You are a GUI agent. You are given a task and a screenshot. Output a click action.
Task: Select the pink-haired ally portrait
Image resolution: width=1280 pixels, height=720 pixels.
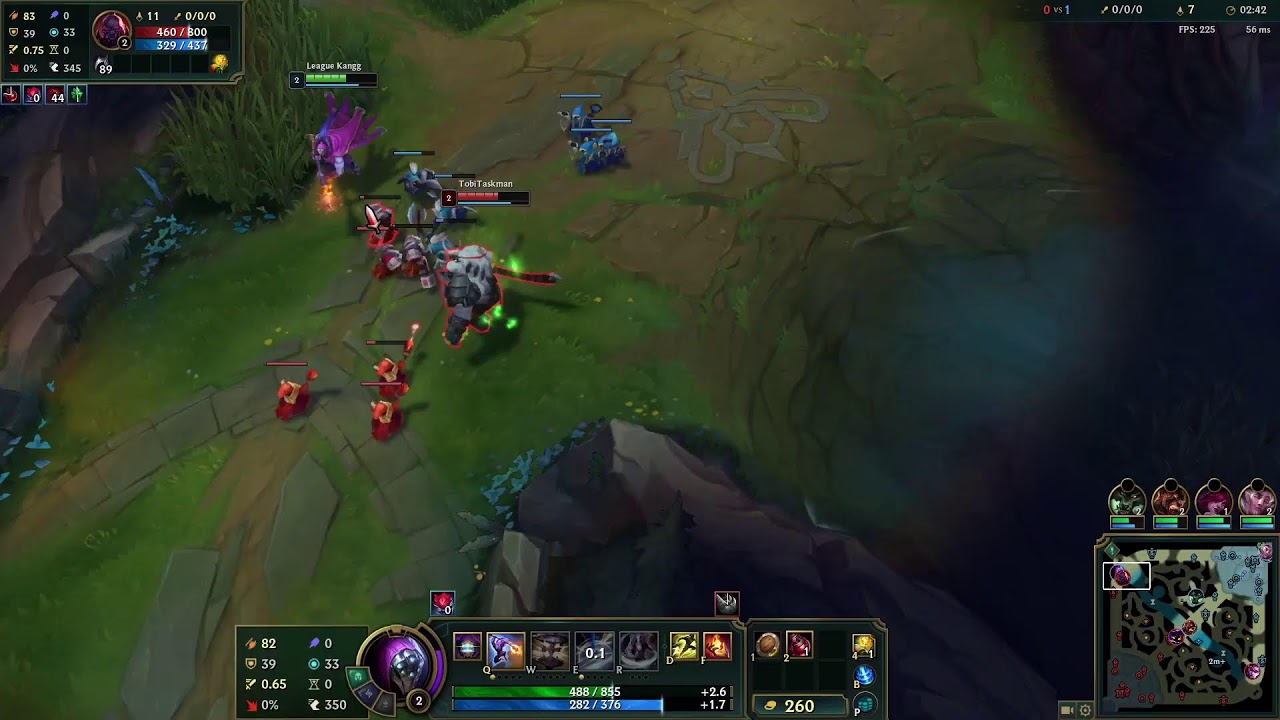(x=1214, y=499)
